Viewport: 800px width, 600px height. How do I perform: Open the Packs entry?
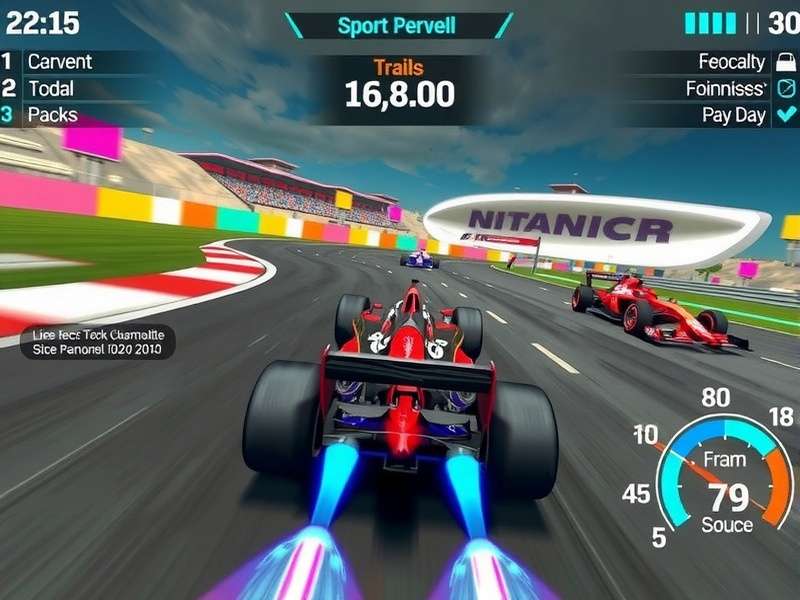coord(52,115)
